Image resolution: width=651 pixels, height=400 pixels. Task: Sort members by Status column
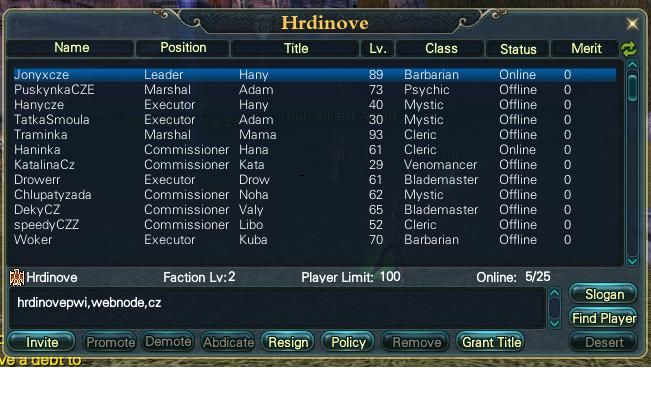tap(518, 48)
